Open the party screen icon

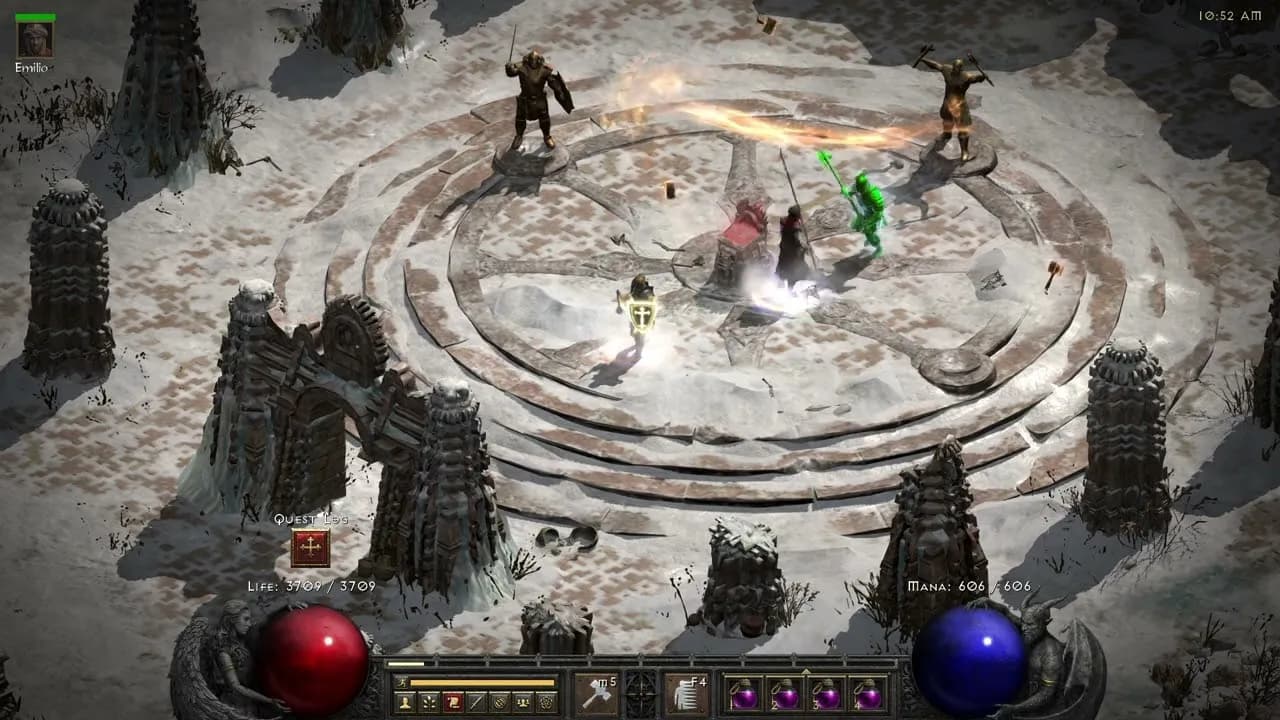[521, 703]
